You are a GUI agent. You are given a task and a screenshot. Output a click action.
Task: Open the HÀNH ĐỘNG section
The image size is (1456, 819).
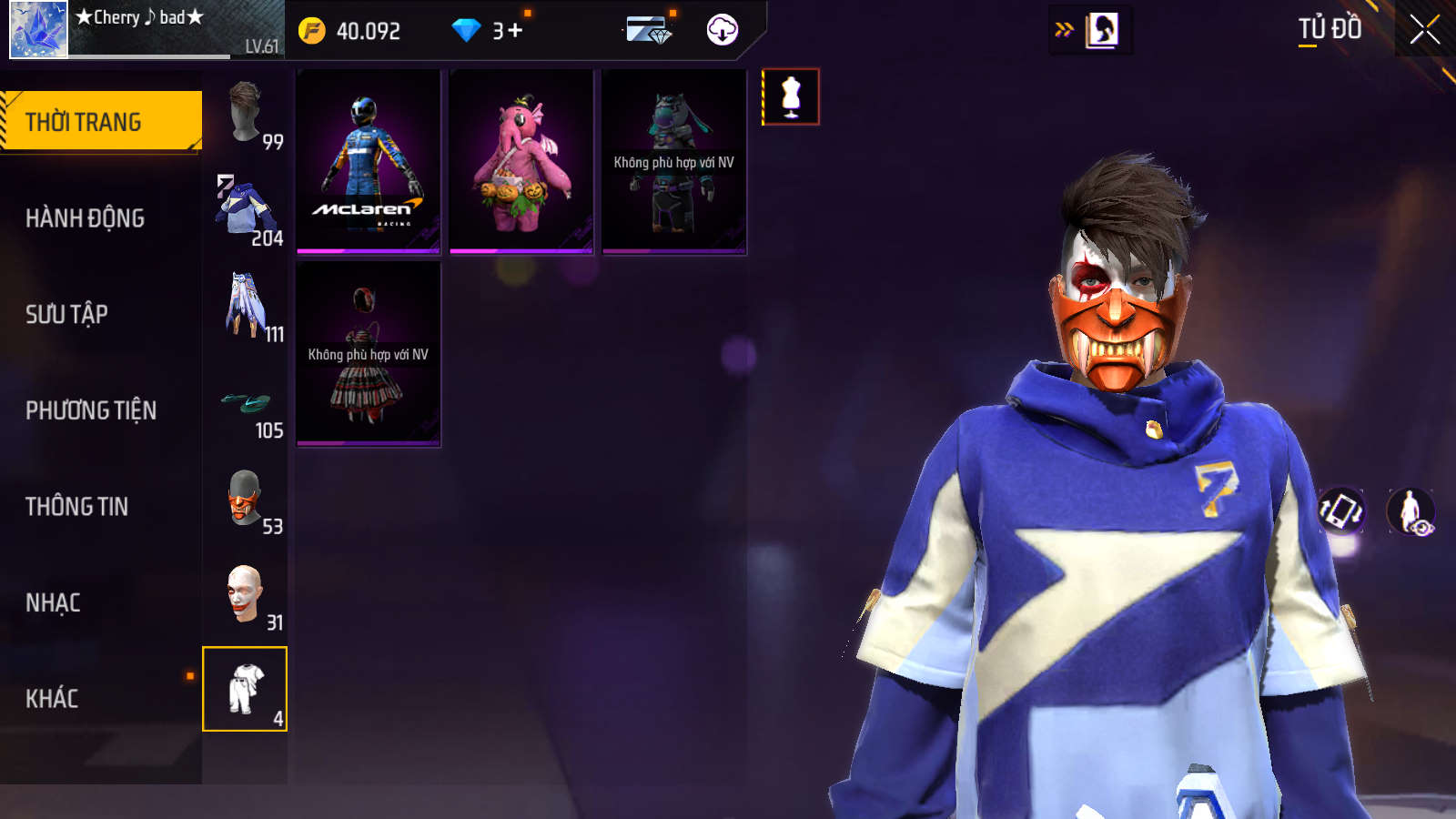(x=85, y=218)
